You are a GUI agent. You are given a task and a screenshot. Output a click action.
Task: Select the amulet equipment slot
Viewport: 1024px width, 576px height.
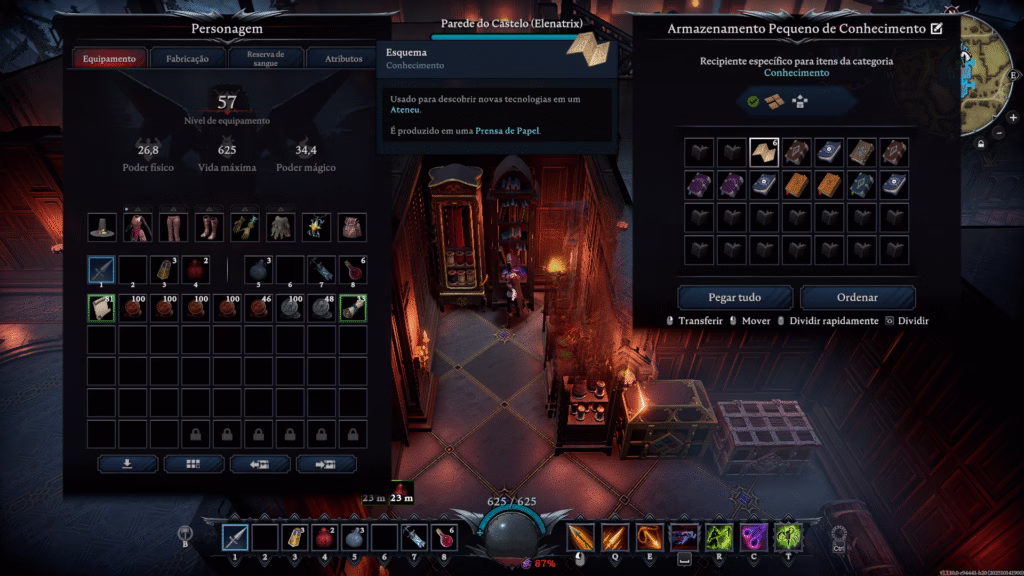coord(317,227)
